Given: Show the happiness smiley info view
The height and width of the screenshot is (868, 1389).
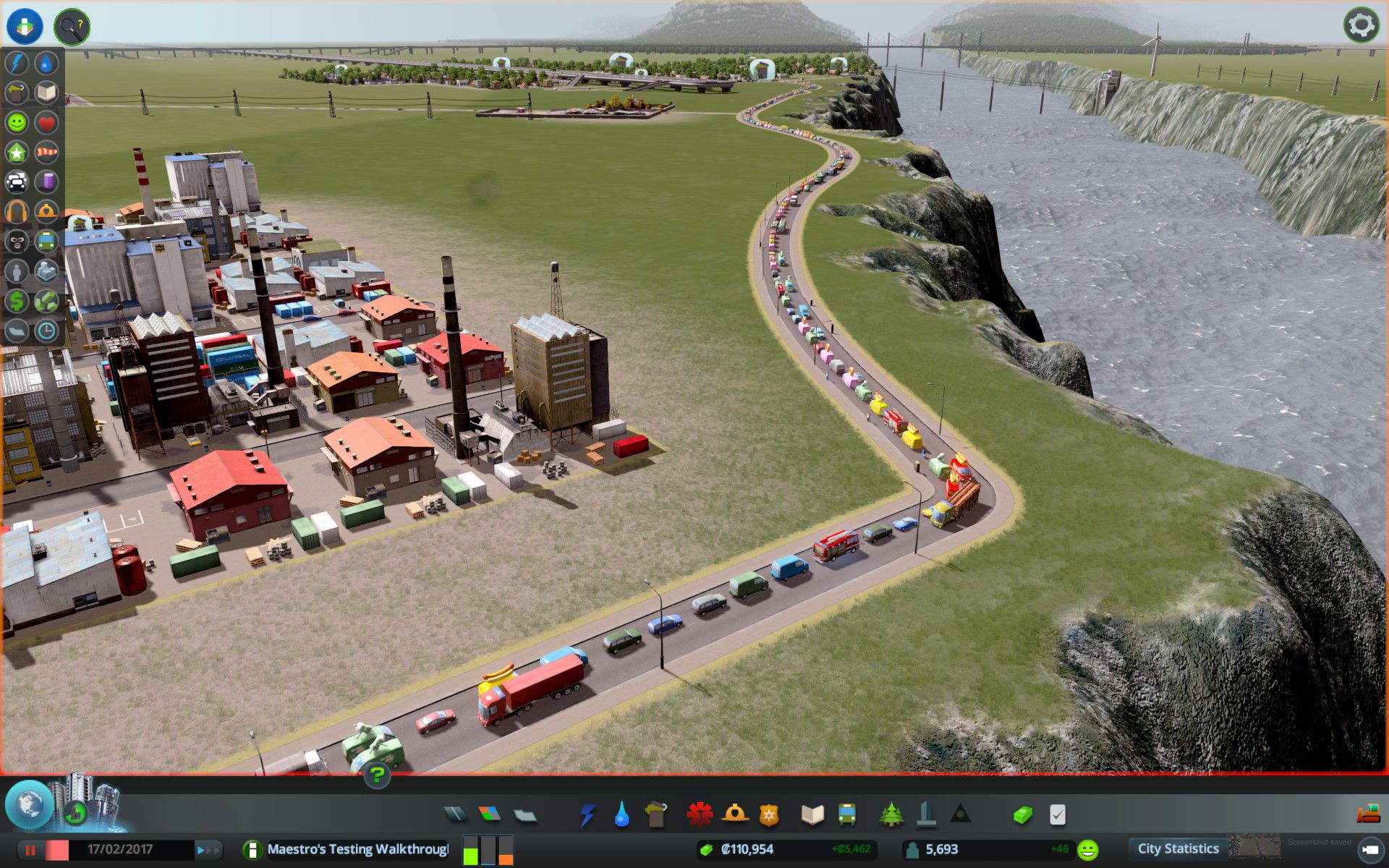Looking at the screenshot, I should [17, 122].
